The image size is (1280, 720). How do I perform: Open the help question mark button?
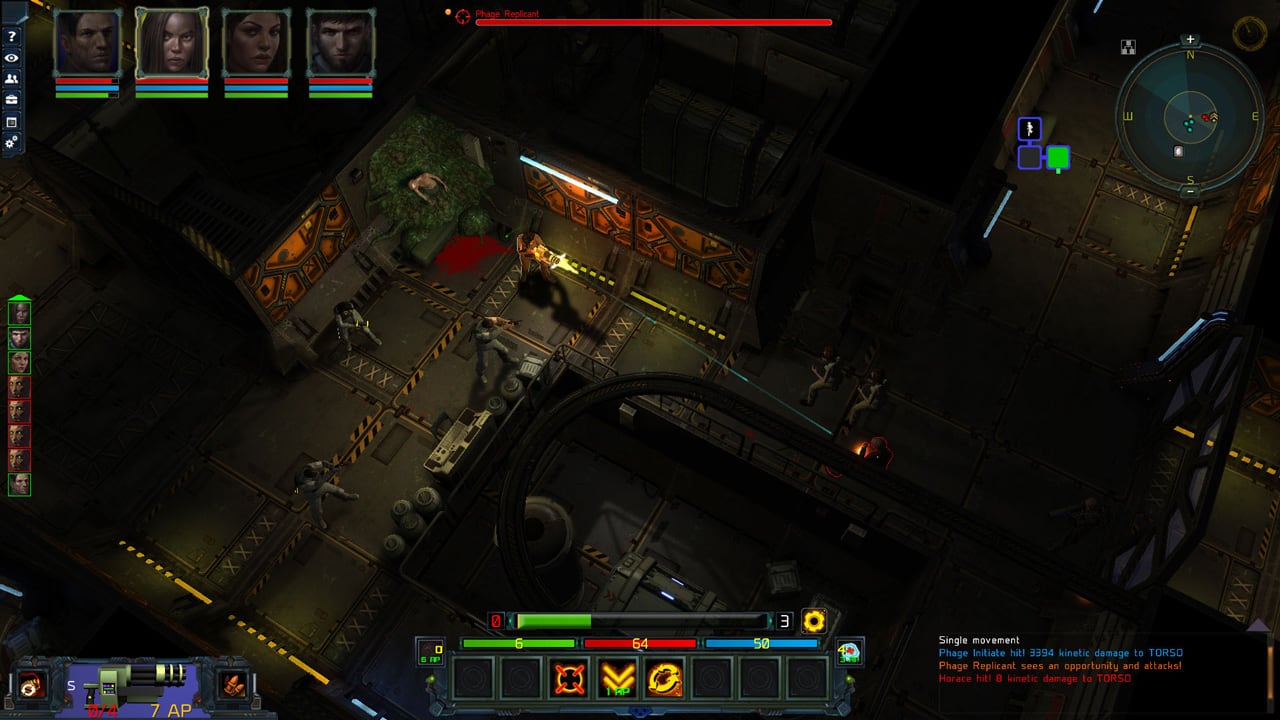click(12, 37)
